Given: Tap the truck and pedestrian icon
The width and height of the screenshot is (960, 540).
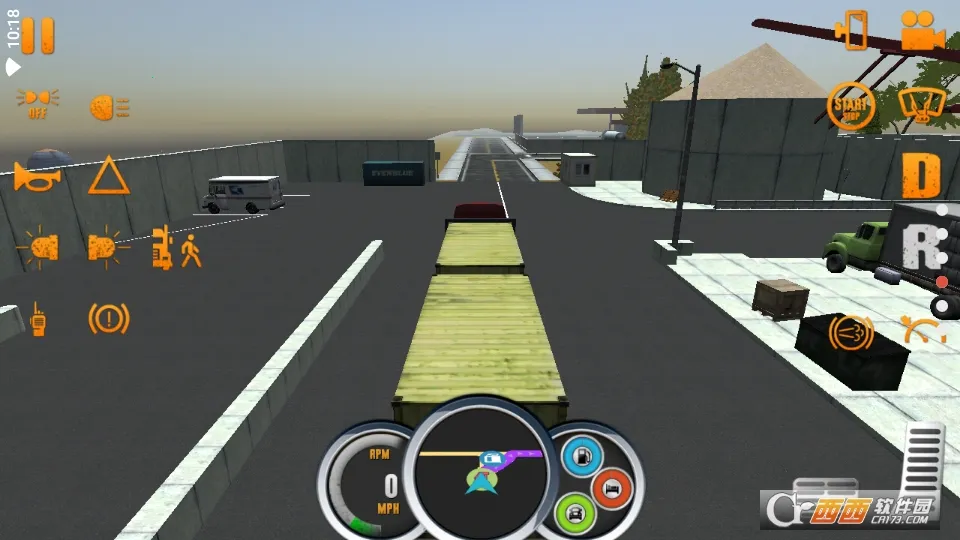Looking at the screenshot, I should click(x=176, y=247).
